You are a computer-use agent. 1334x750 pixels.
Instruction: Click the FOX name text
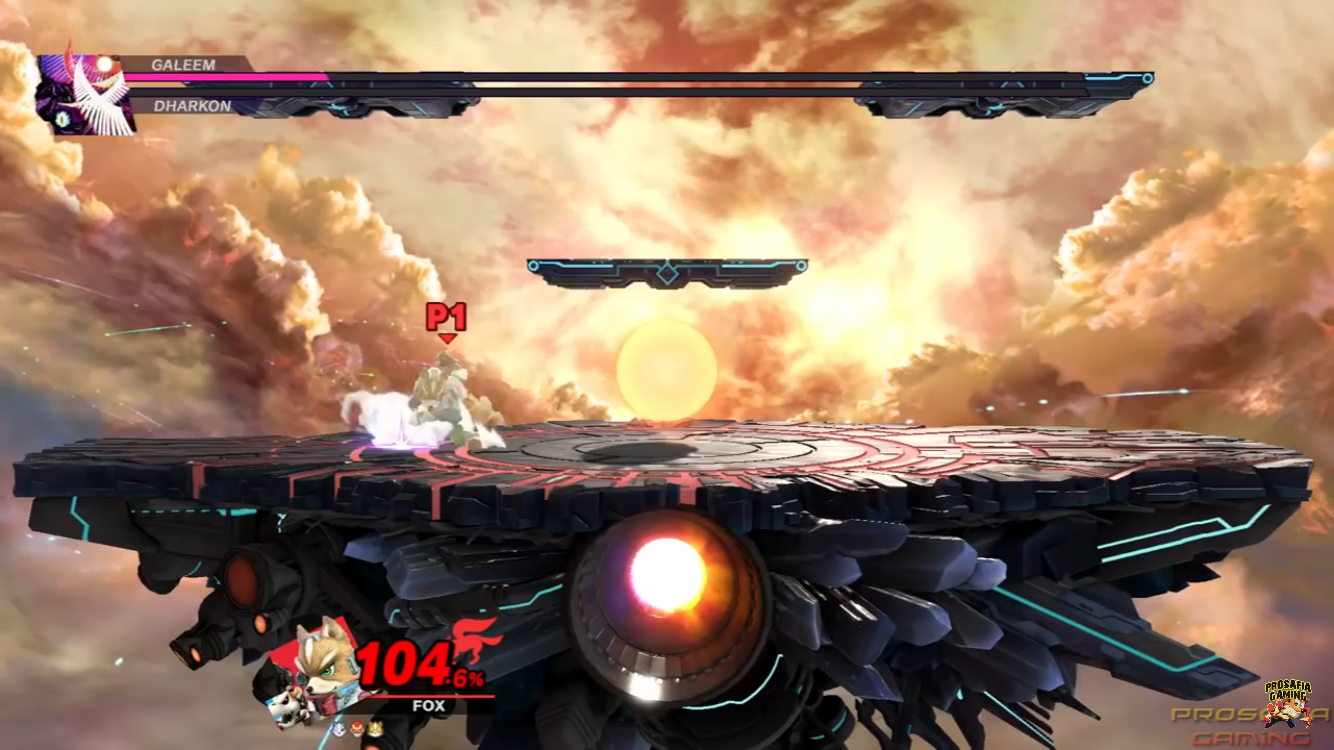point(428,704)
